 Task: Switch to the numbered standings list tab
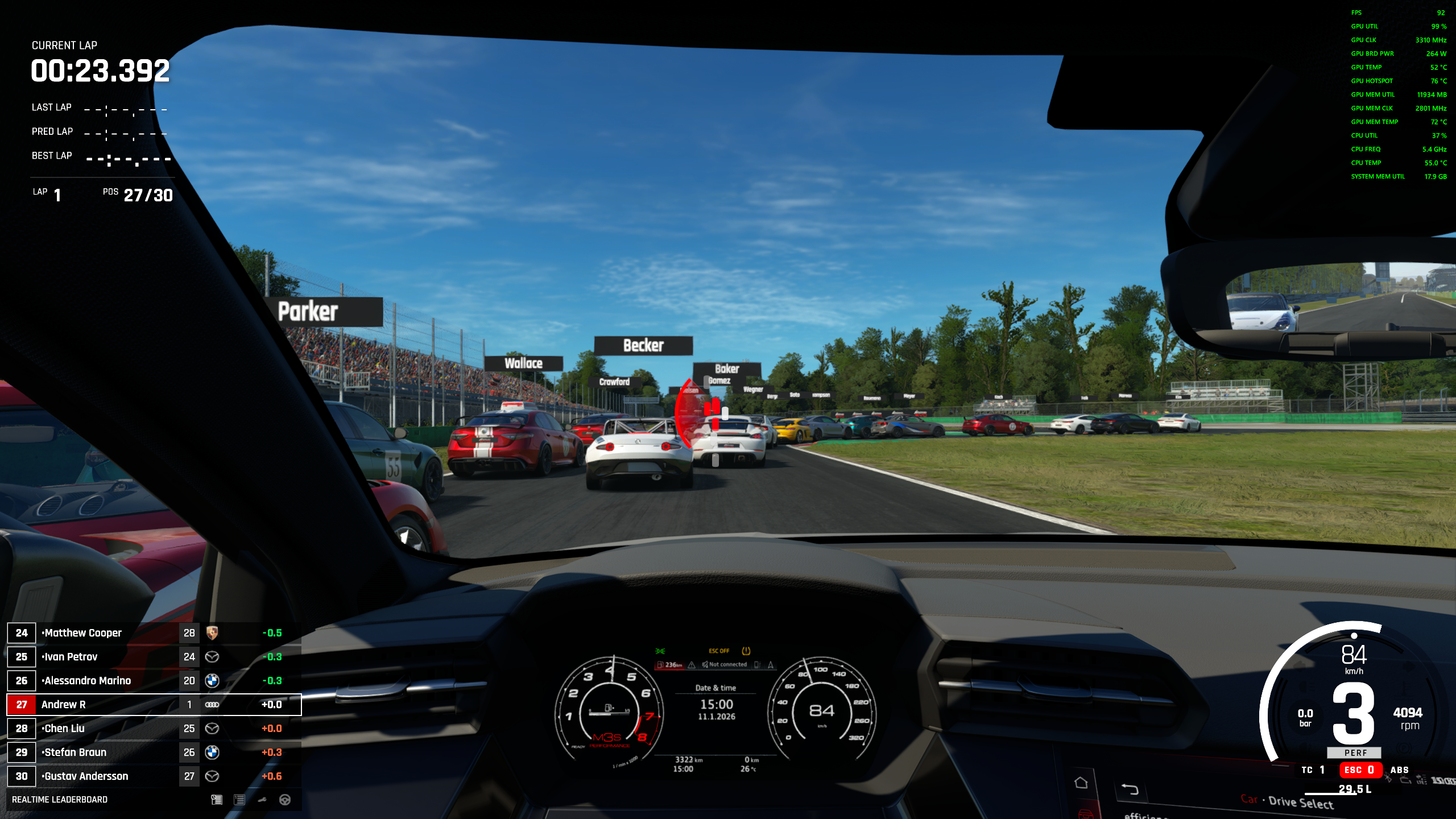pyautogui.click(x=239, y=800)
